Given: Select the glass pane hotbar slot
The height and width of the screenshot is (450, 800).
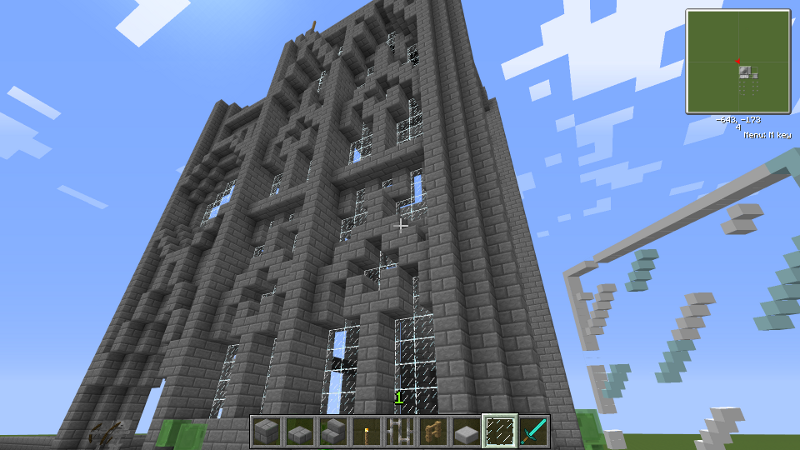Looking at the screenshot, I should pos(499,432).
